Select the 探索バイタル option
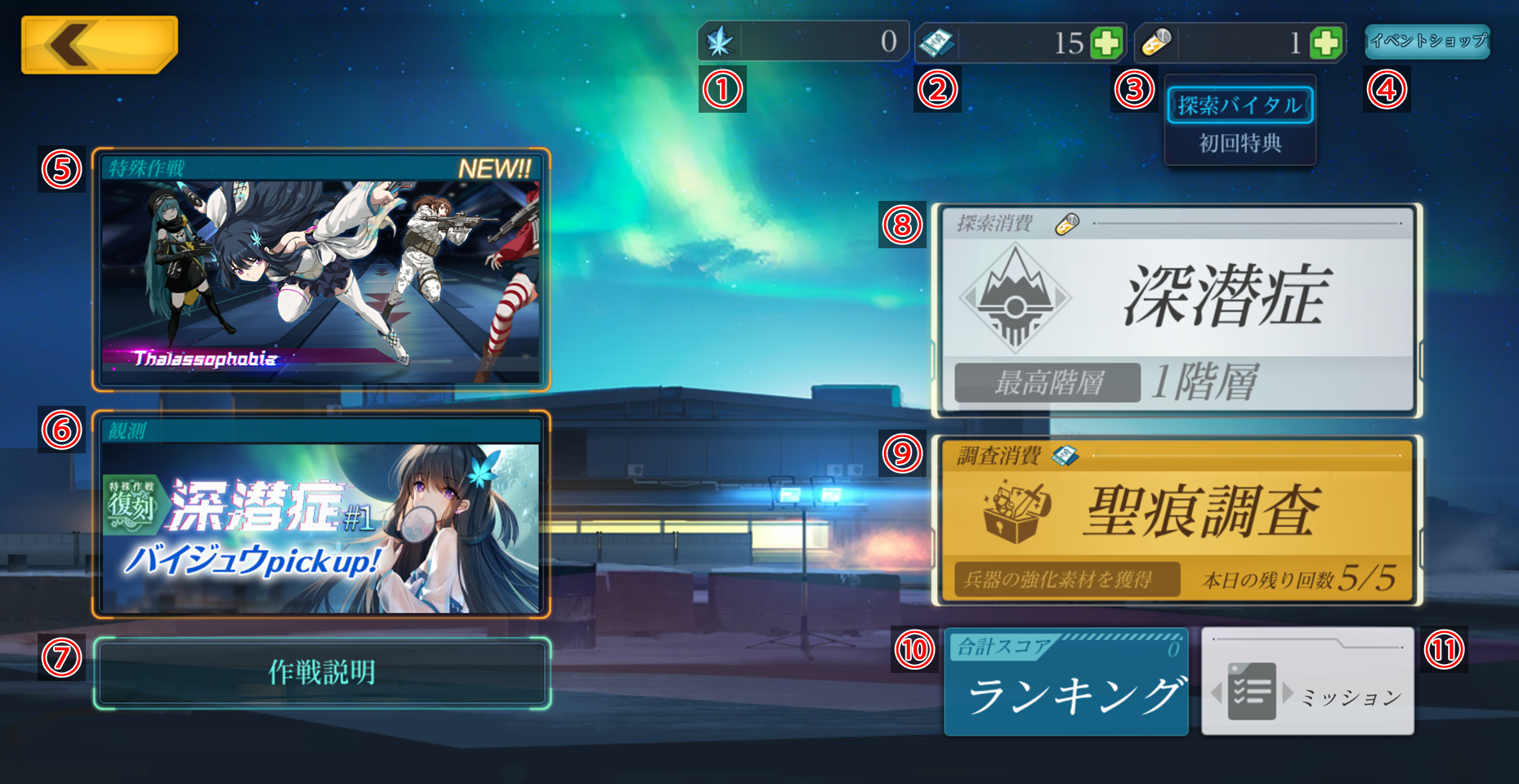 1240,106
